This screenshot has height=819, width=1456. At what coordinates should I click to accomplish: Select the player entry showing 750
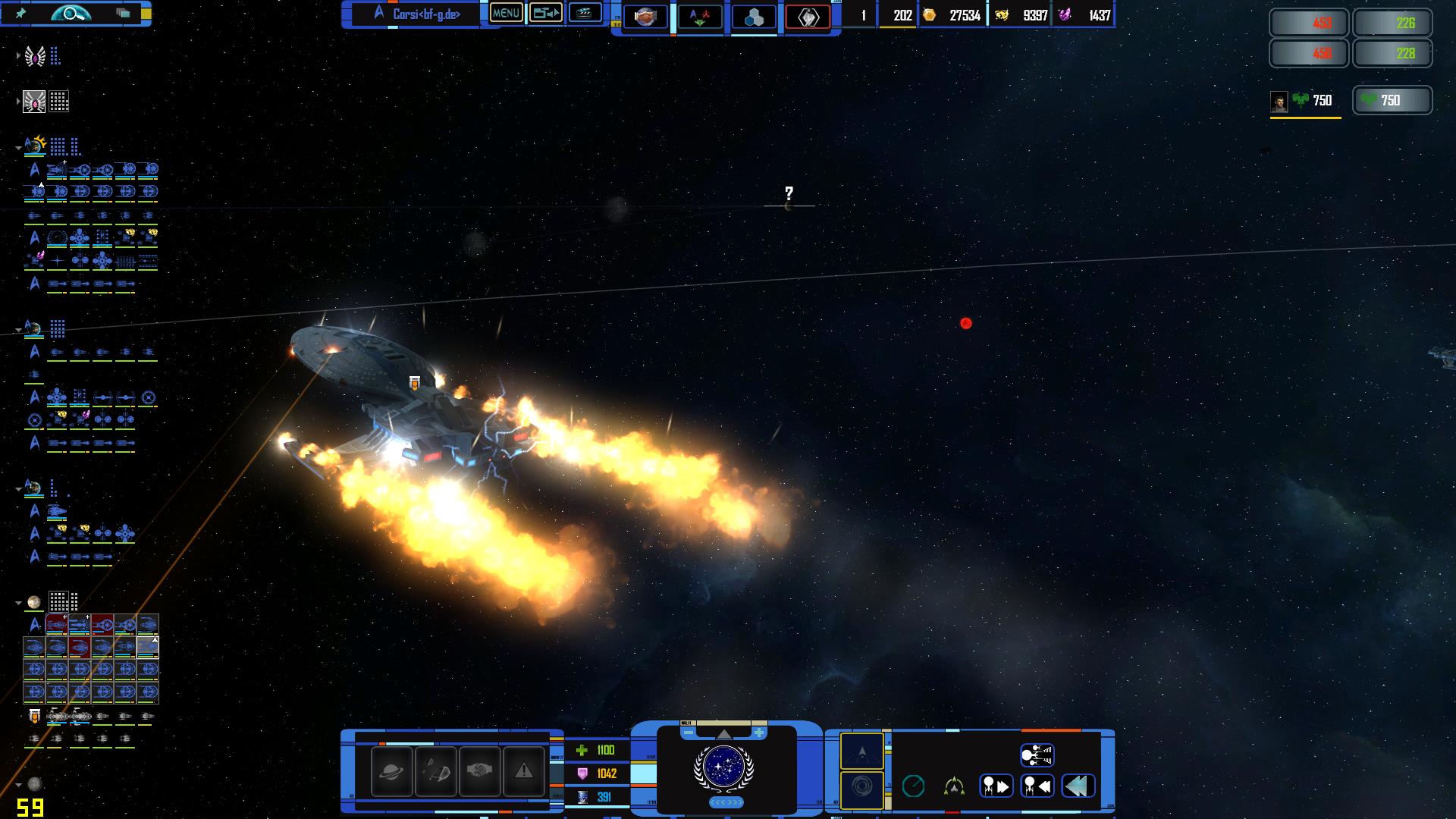[1305, 101]
